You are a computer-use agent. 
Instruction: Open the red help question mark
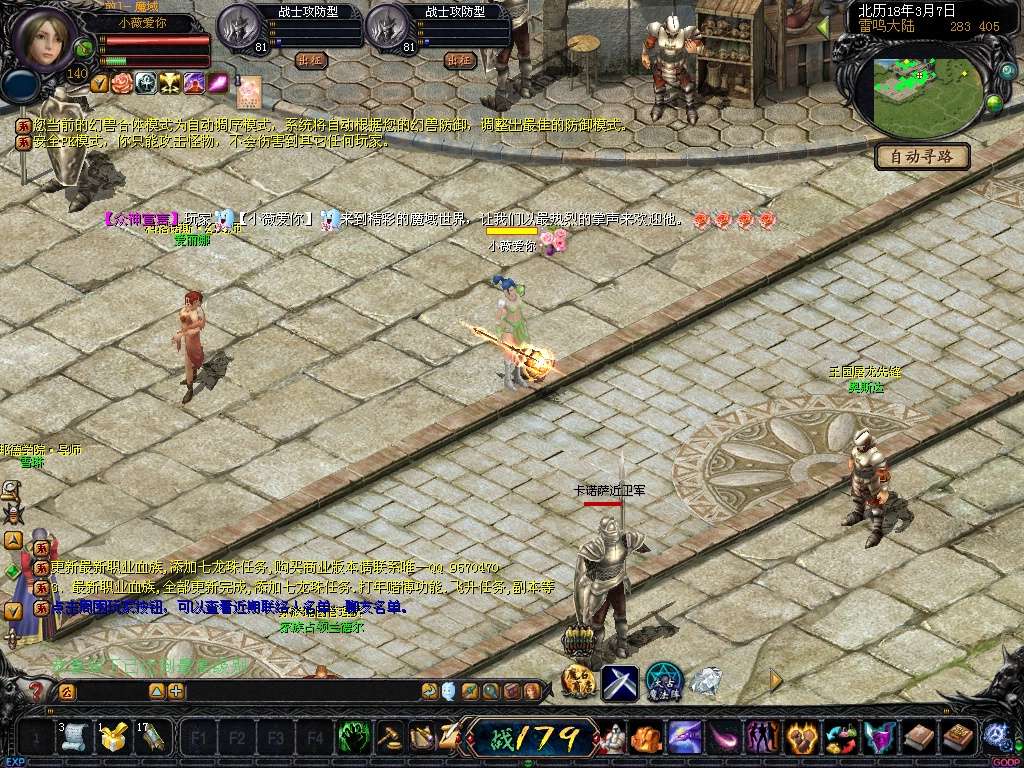(x=37, y=690)
